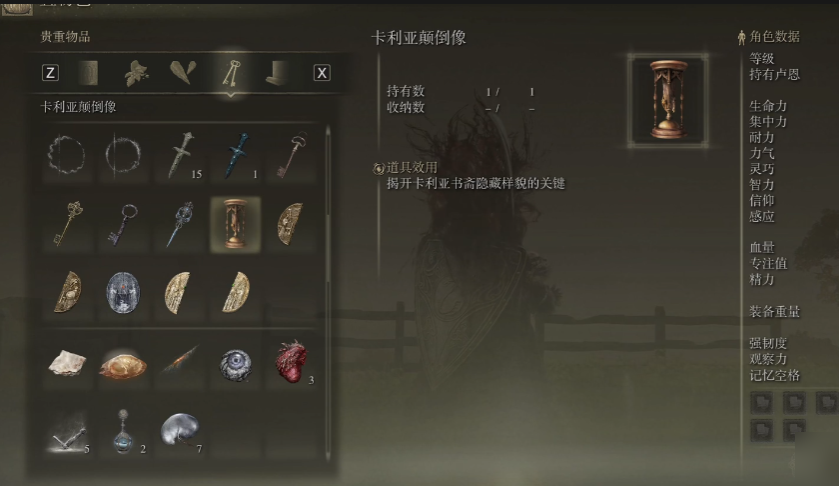Select the dark key ring item
The height and width of the screenshot is (486, 839).
point(124,222)
